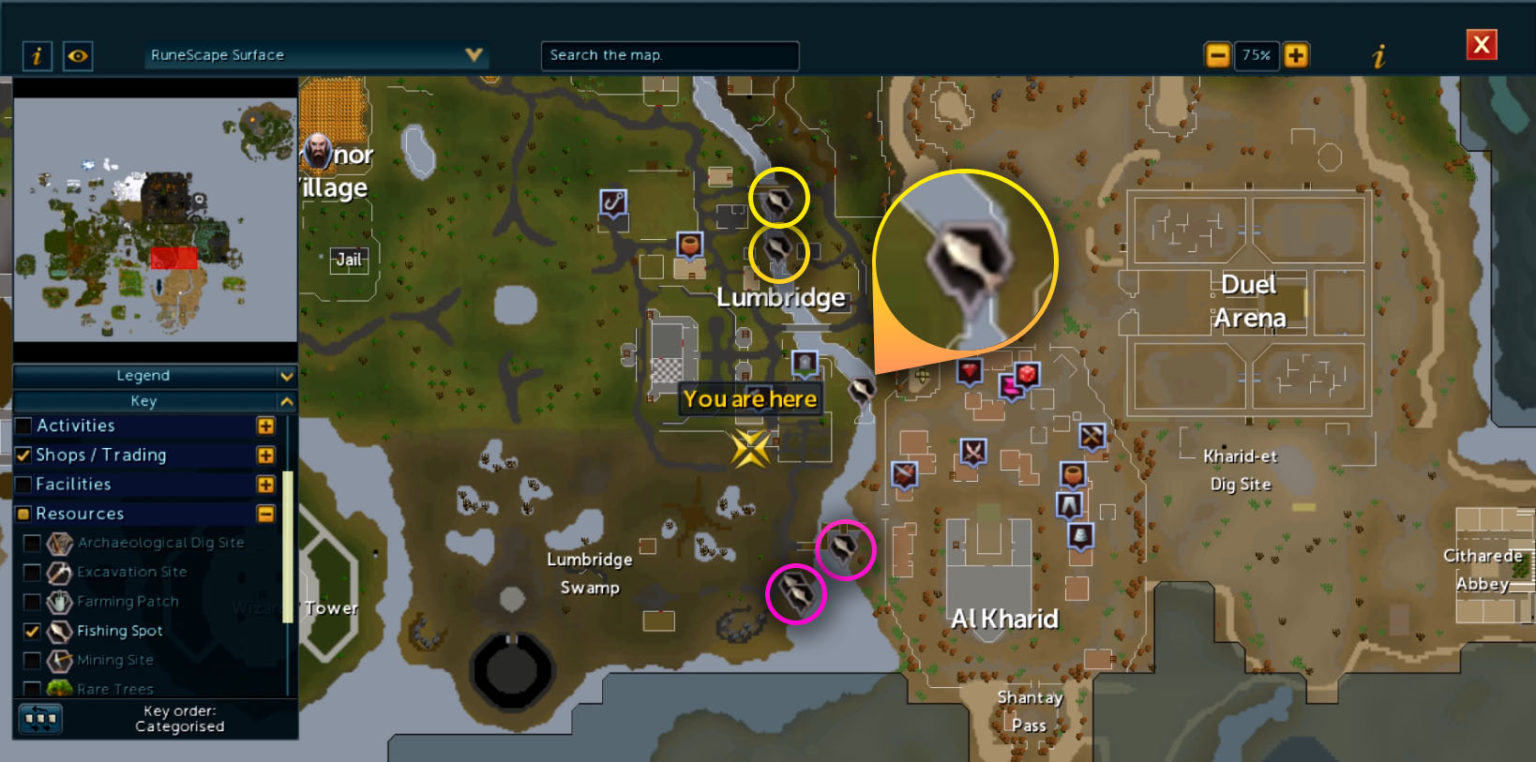Select the Rare Trees icon in the key

(59, 688)
